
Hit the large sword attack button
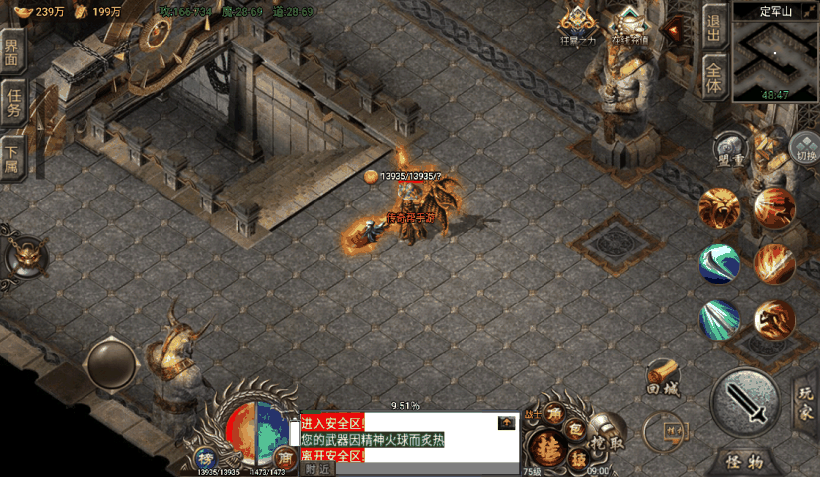(x=749, y=402)
